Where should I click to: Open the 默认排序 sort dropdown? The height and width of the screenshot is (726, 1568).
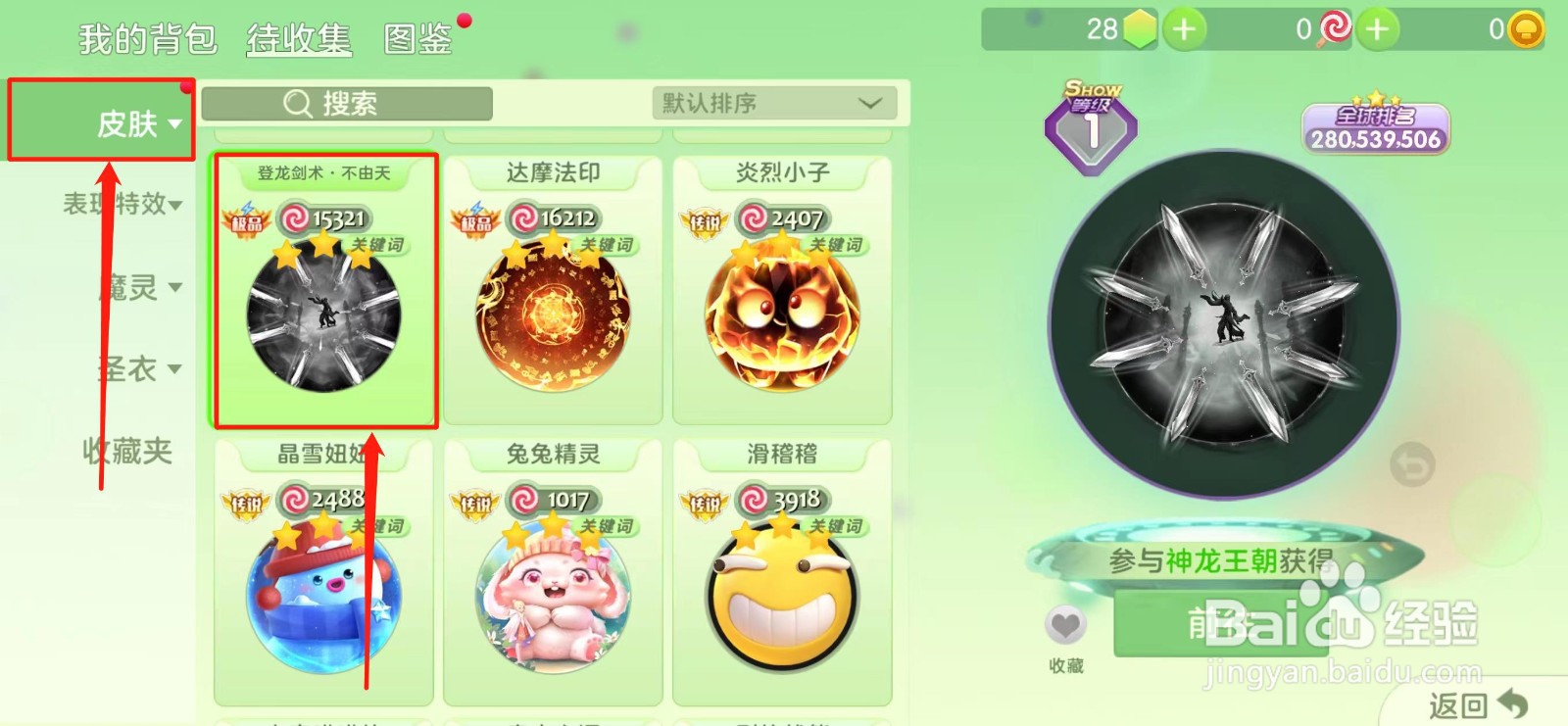pyautogui.click(x=774, y=103)
